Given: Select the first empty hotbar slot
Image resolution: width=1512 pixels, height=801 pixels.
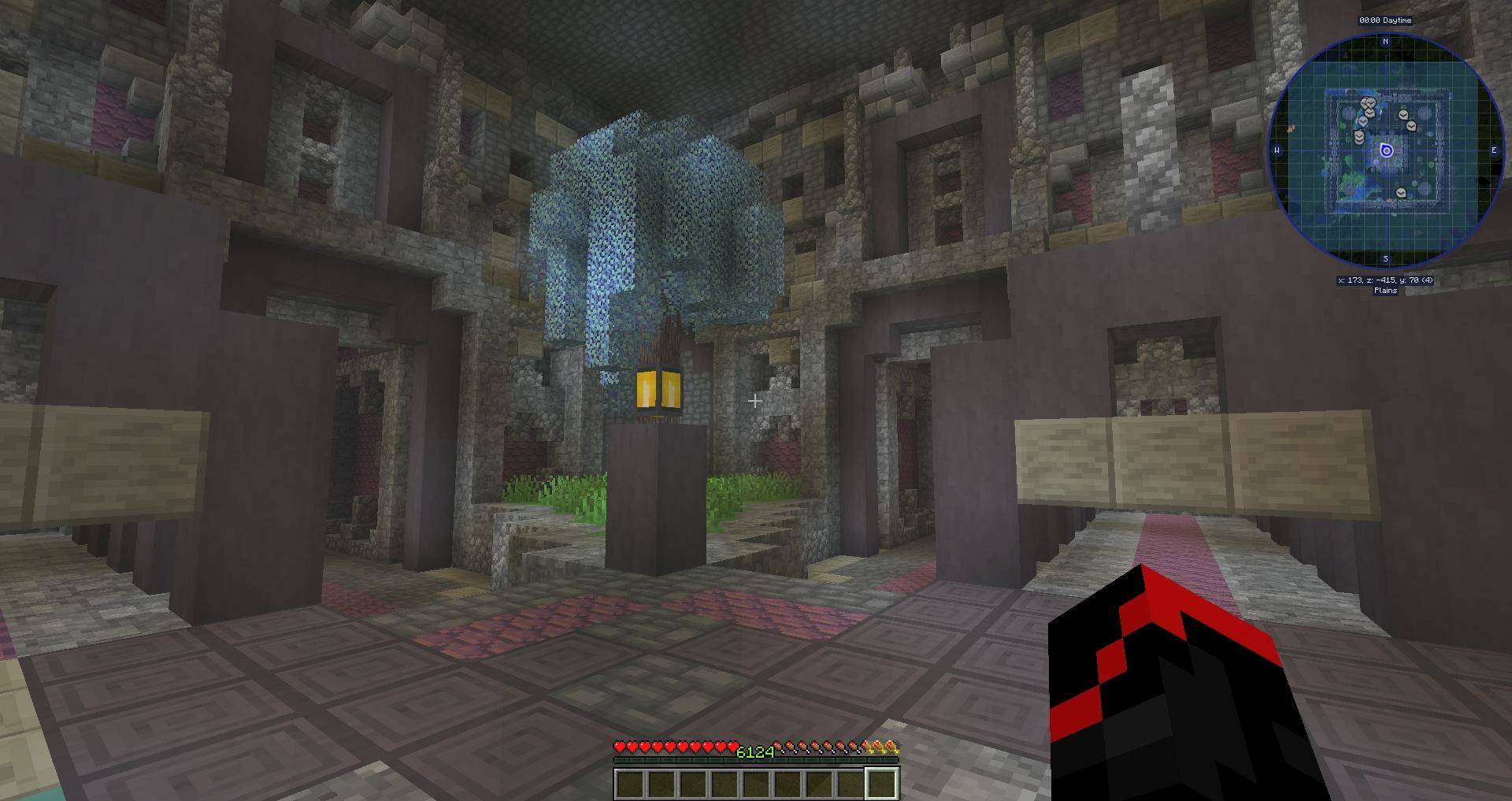Looking at the screenshot, I should tap(629, 784).
